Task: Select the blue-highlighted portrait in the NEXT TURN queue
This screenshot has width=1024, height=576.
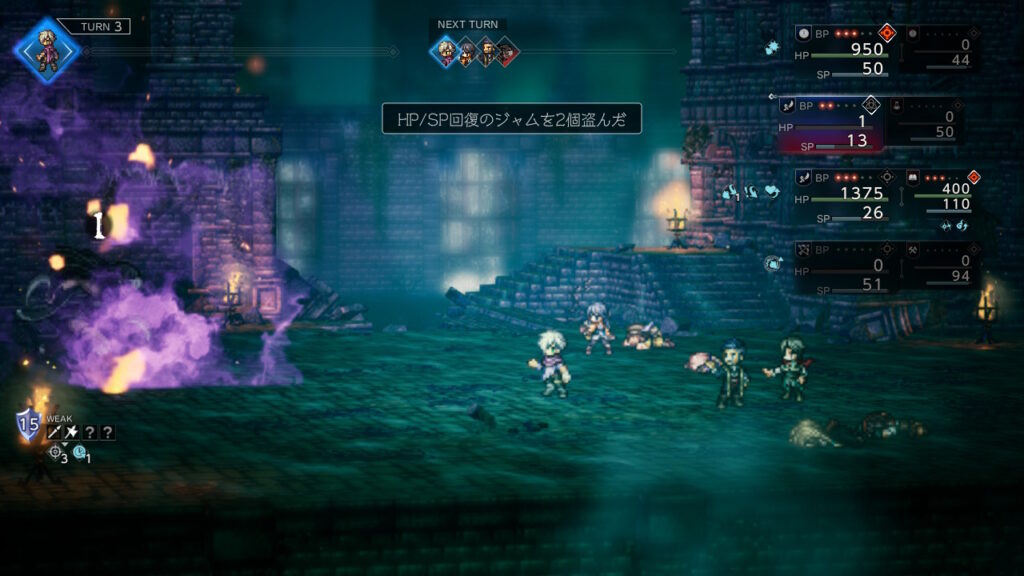Action: [x=445, y=52]
